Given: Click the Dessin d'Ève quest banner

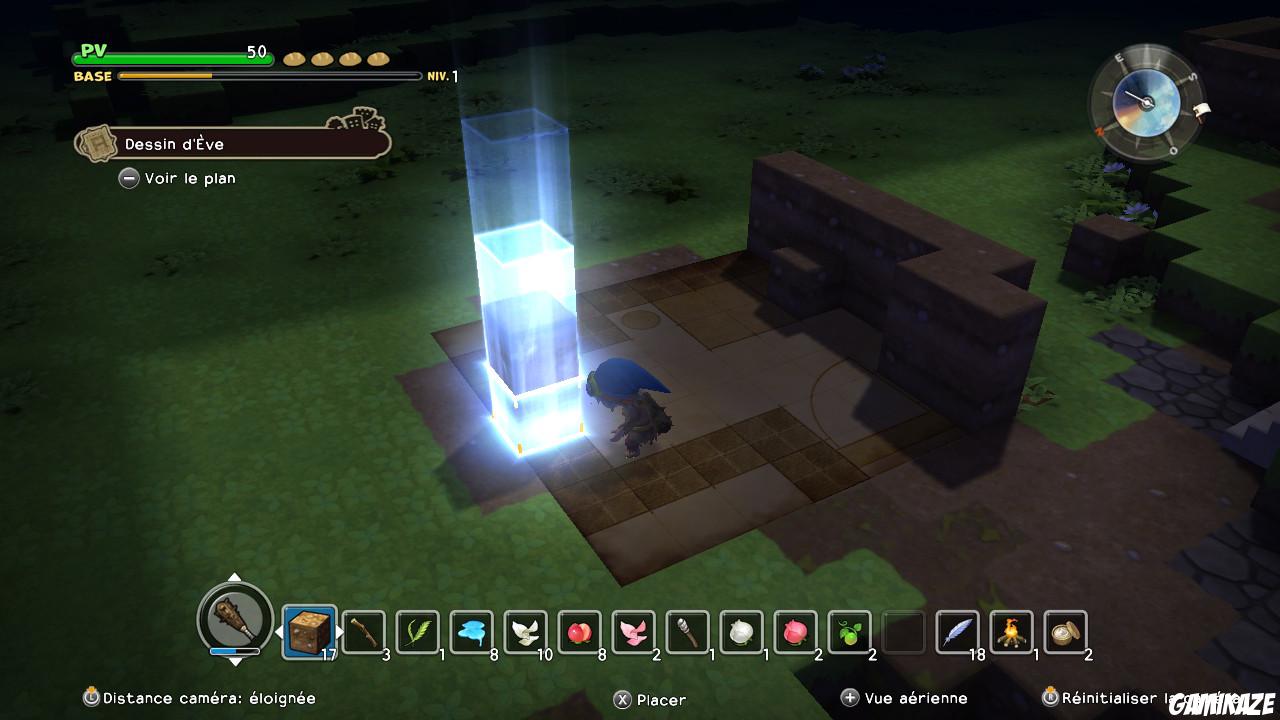Looking at the screenshot, I should click(230, 144).
